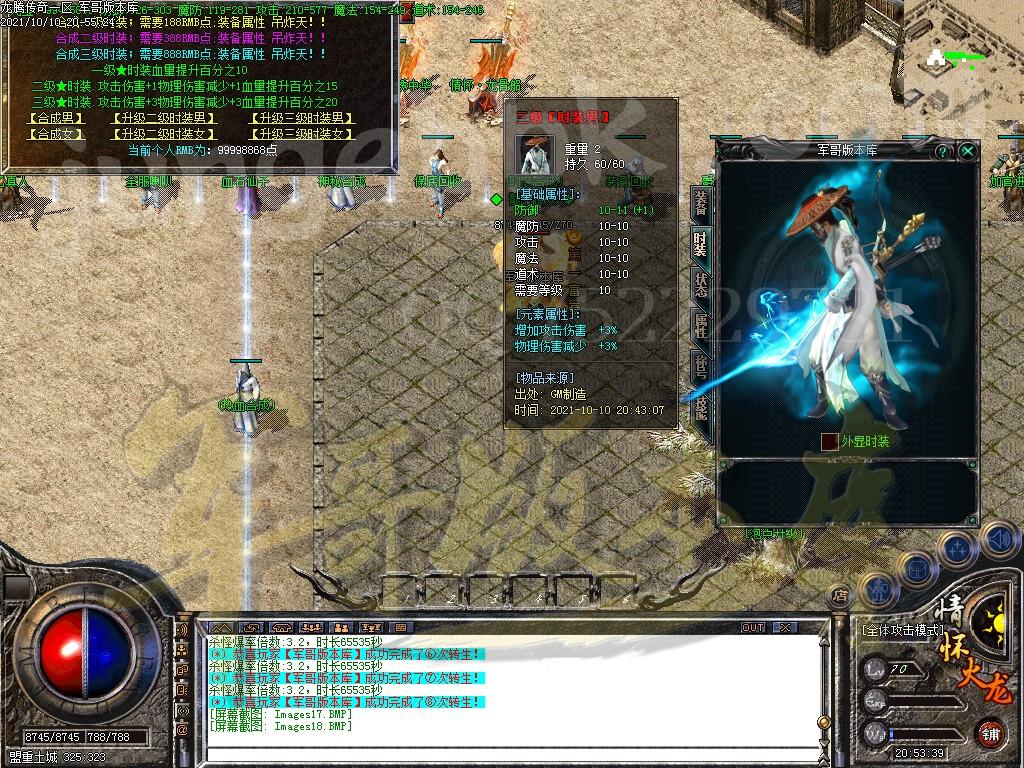Image resolution: width=1024 pixels, height=768 pixels.
Task: Open the 状态 status tab
Action: (701, 285)
